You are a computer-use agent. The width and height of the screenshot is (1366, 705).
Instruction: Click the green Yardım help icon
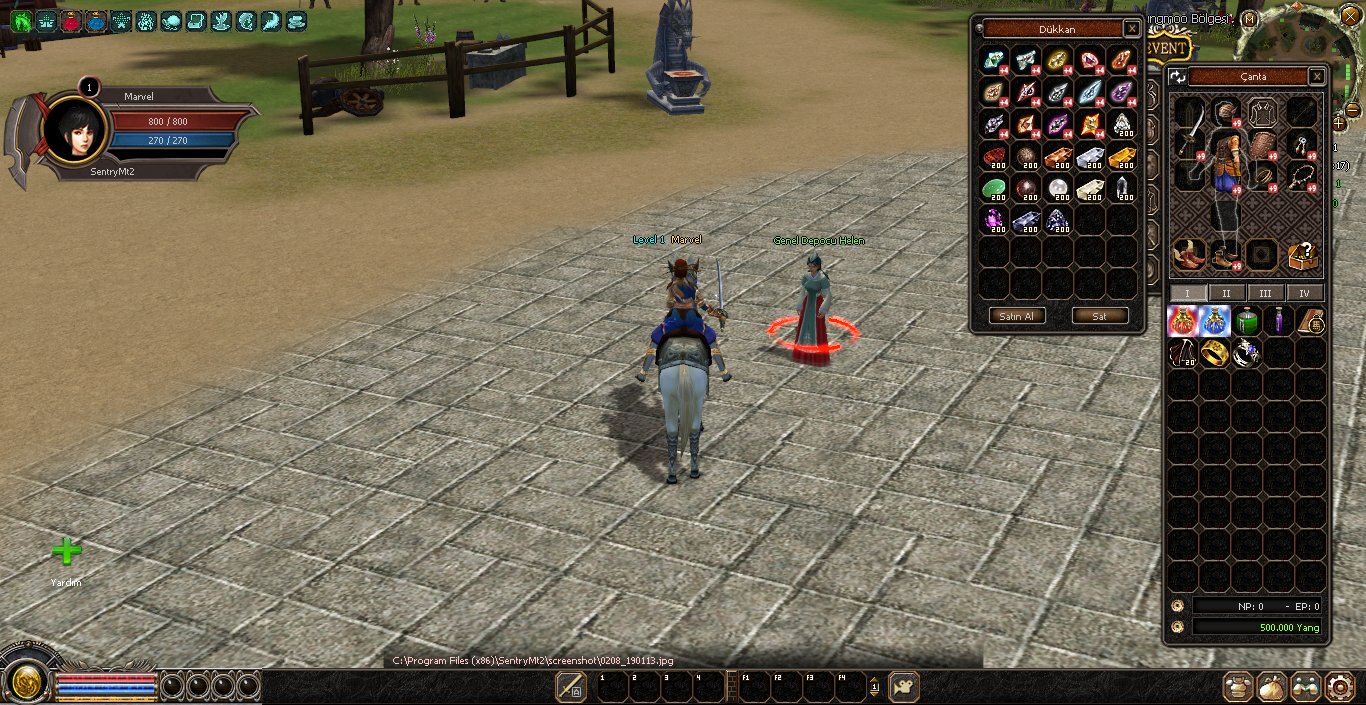[66, 552]
